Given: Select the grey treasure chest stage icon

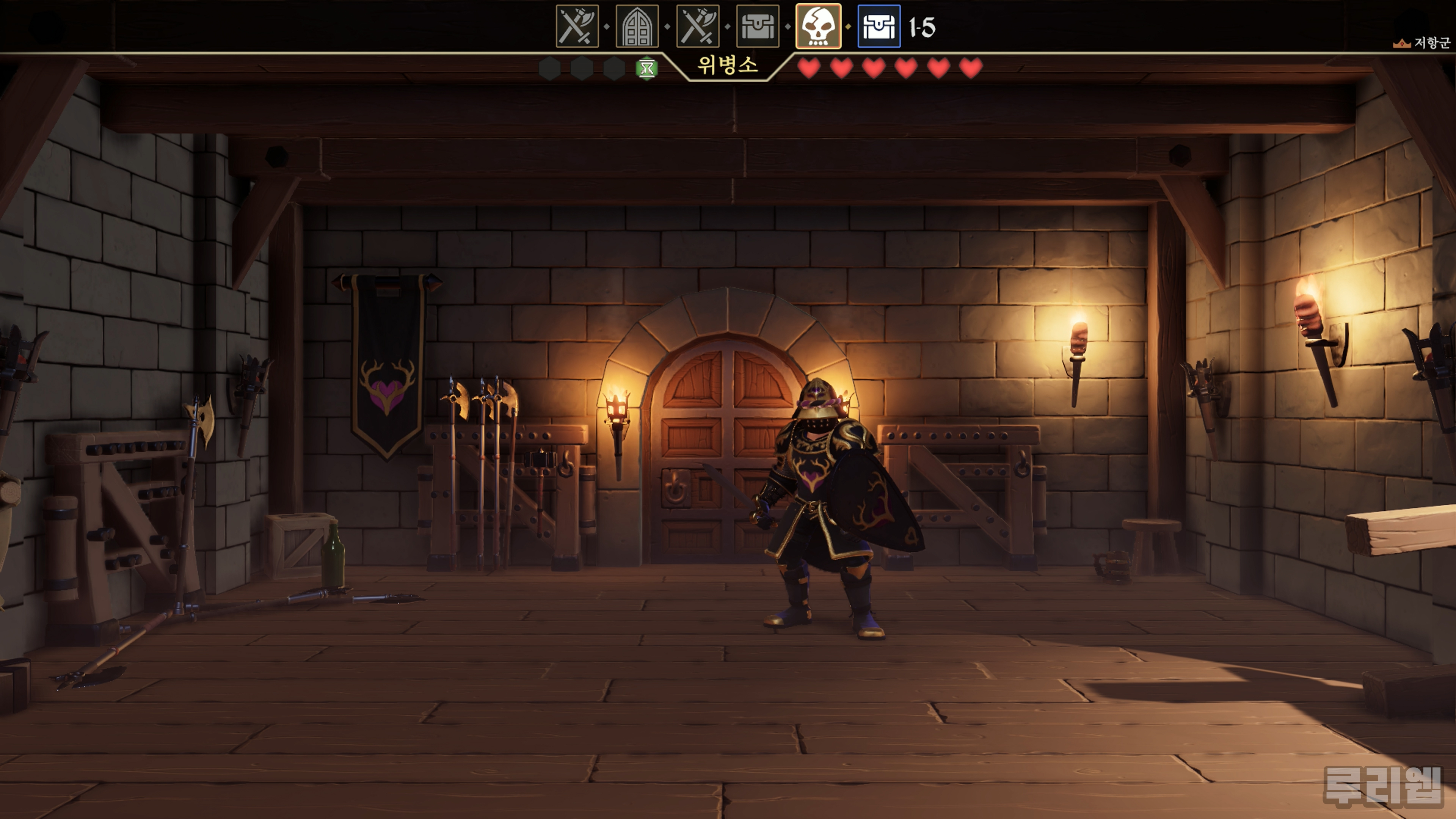Looking at the screenshot, I should 758,27.
